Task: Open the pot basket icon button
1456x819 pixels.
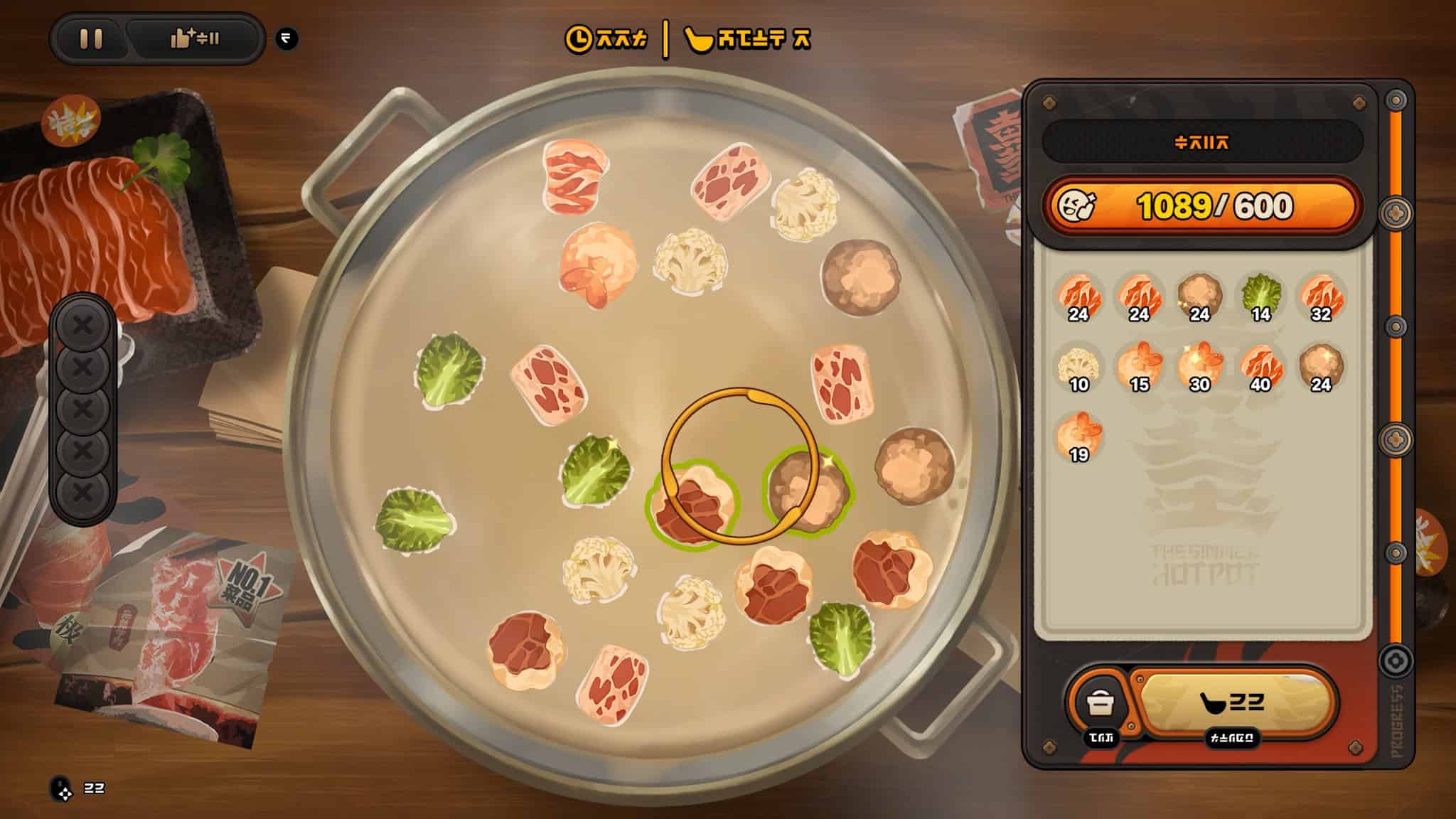Action: (1100, 703)
